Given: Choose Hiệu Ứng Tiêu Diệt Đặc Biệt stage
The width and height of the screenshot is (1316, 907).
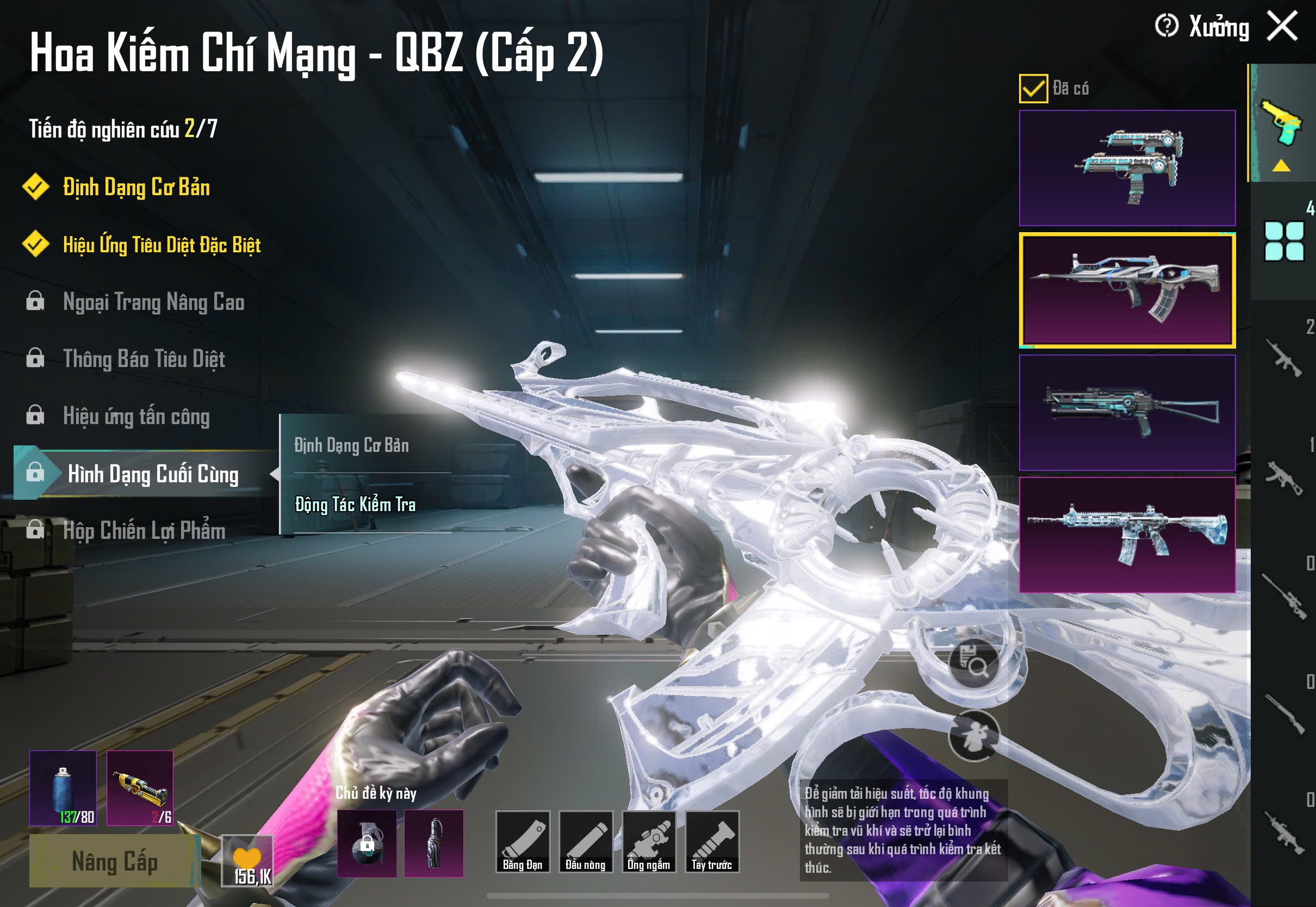Looking at the screenshot, I should point(162,245).
